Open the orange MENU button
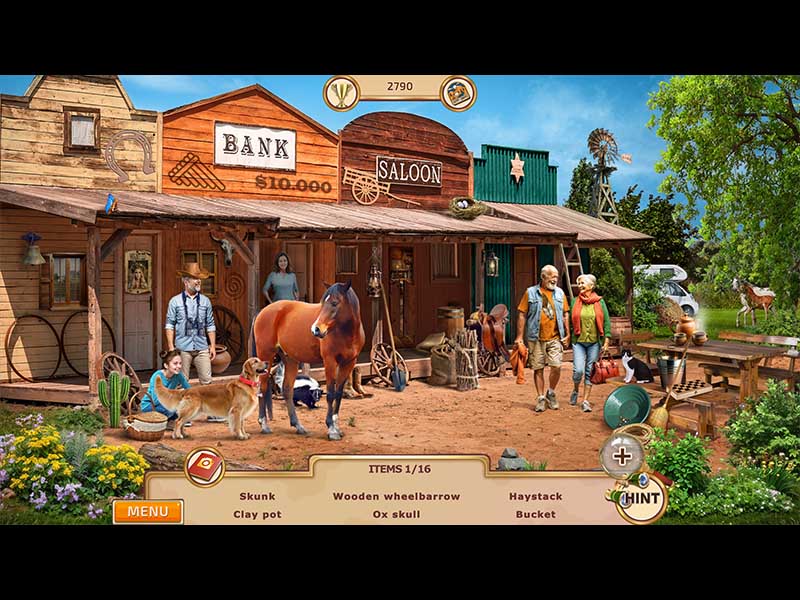The width and height of the screenshot is (800, 600). tap(147, 512)
